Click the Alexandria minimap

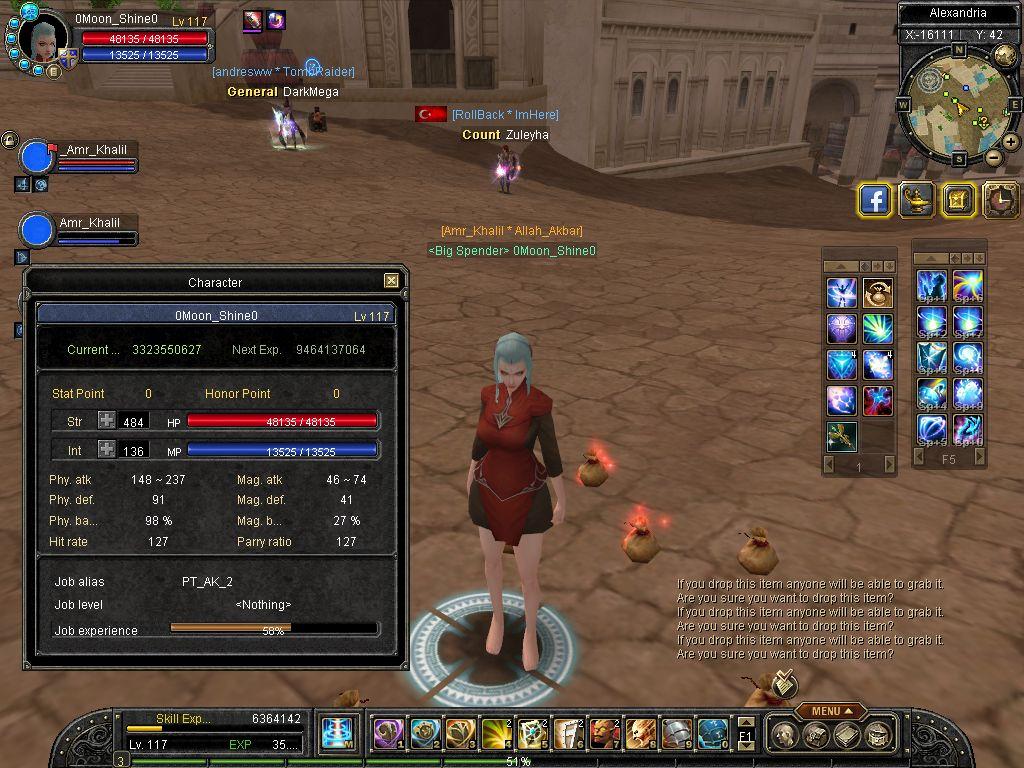click(x=957, y=105)
